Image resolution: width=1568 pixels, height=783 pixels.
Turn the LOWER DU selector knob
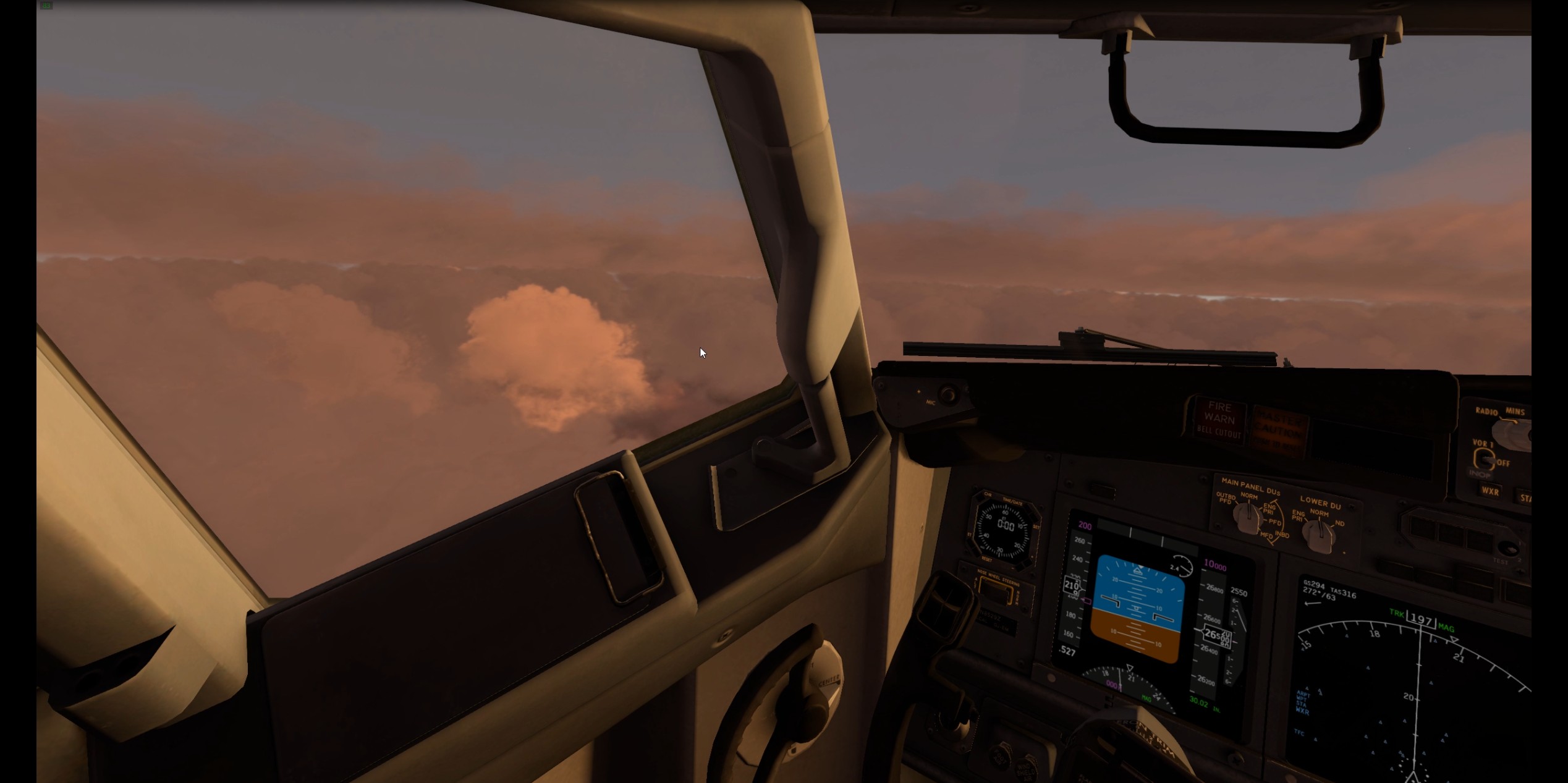pos(1320,534)
